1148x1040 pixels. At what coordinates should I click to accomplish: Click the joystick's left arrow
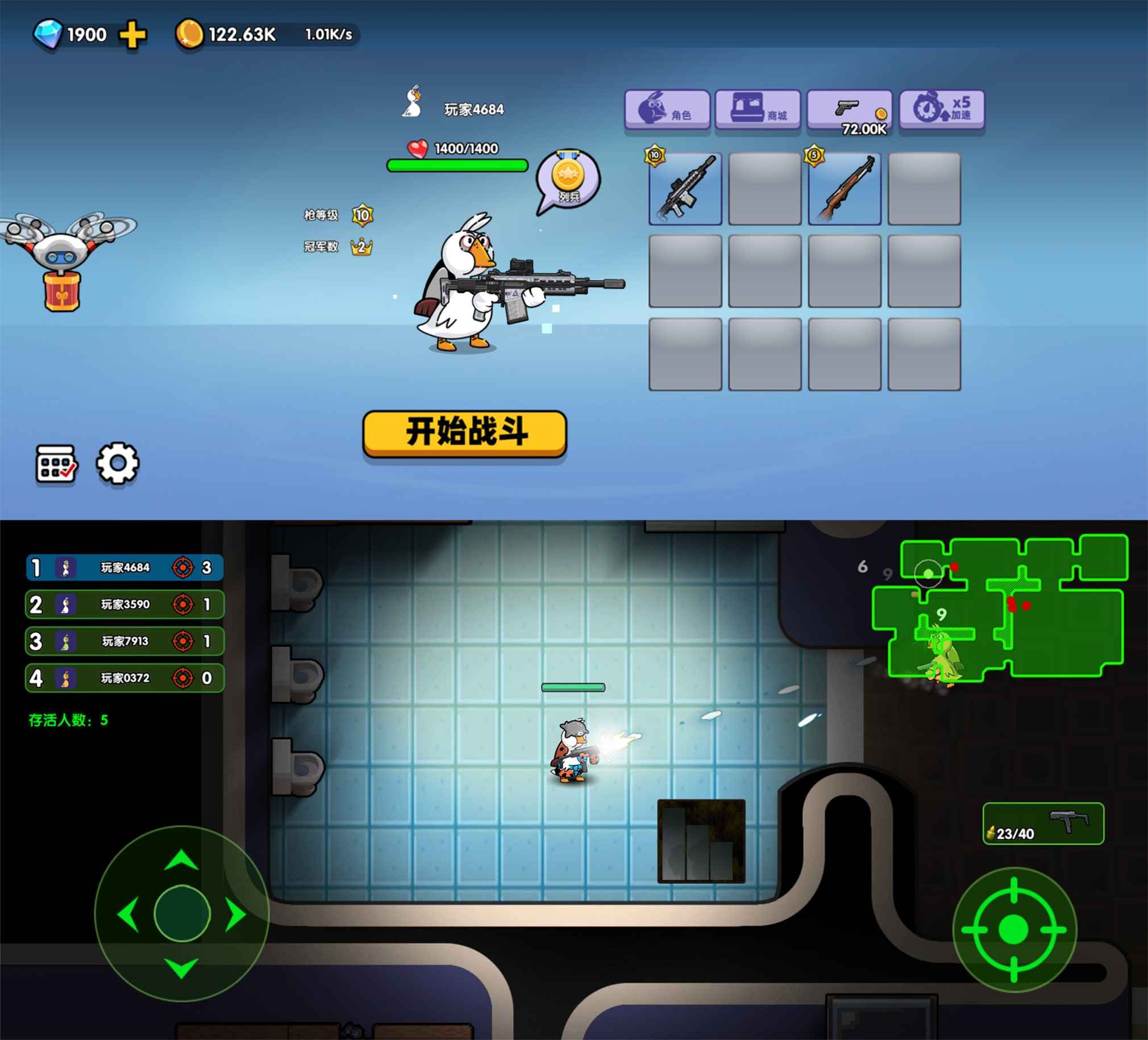click(128, 915)
